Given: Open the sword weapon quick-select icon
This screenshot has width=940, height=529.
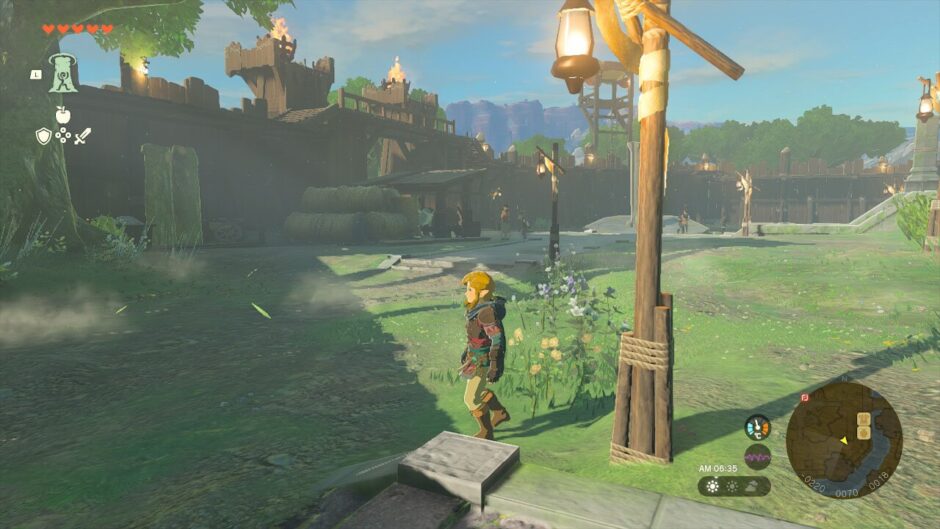Looking at the screenshot, I should click(x=82, y=136).
